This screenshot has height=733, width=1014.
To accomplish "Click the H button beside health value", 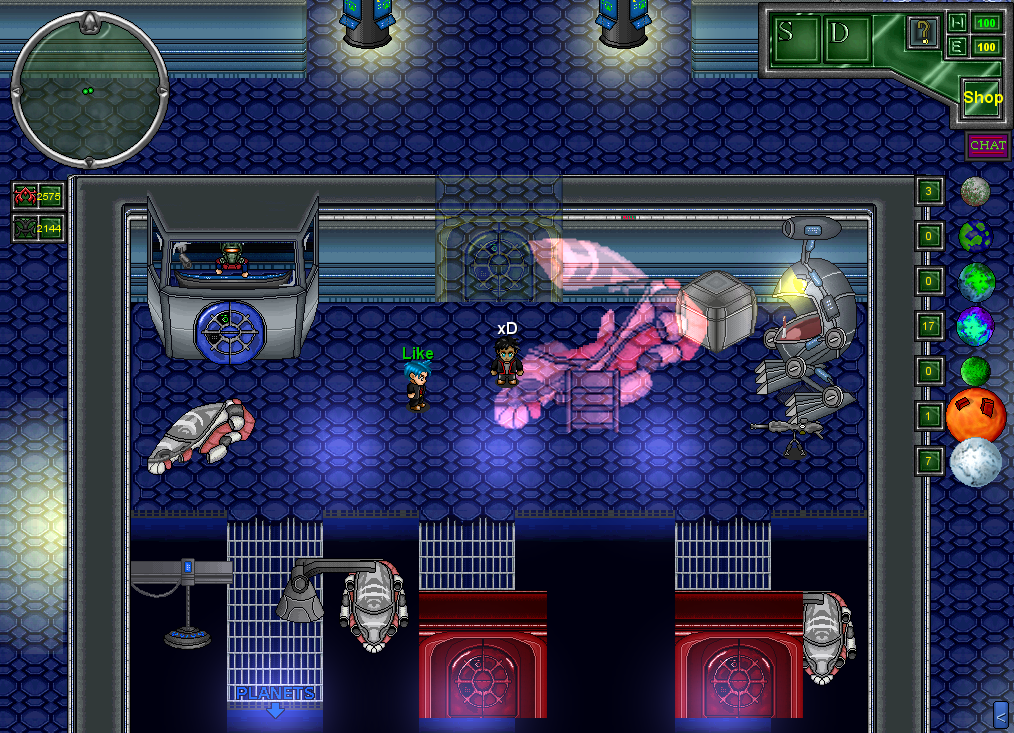I will tap(957, 22).
